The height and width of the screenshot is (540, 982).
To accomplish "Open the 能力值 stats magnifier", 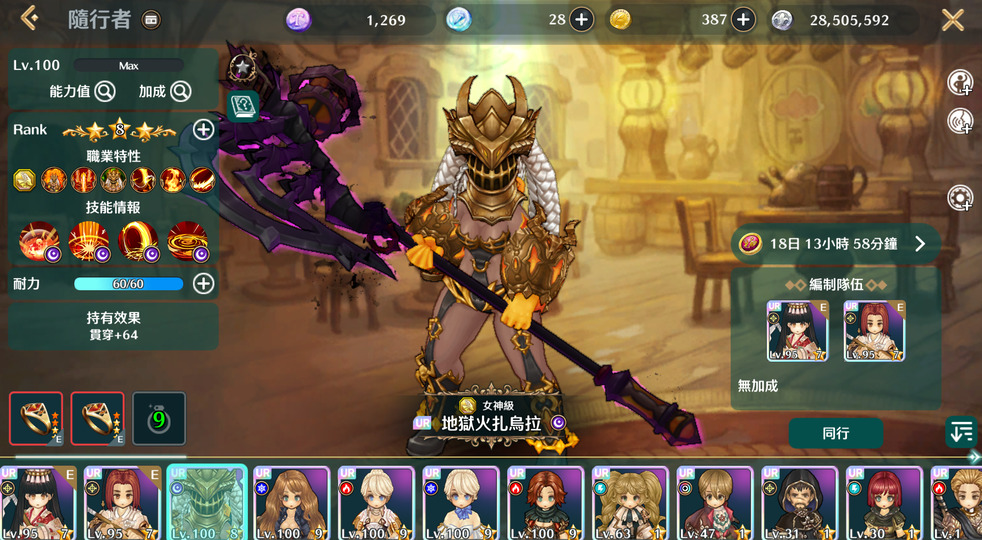I will (x=104, y=92).
